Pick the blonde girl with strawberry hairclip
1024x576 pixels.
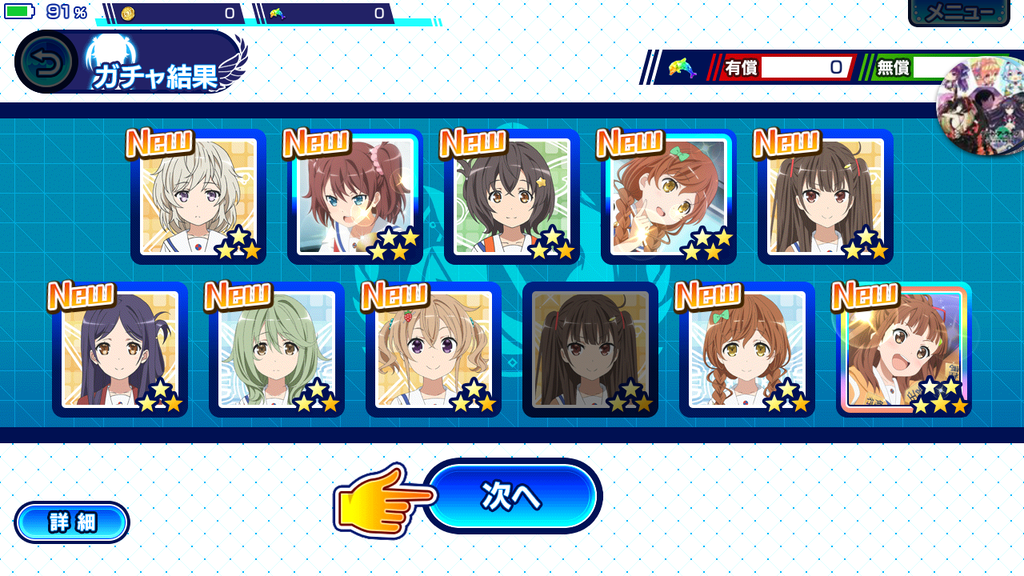click(x=434, y=350)
